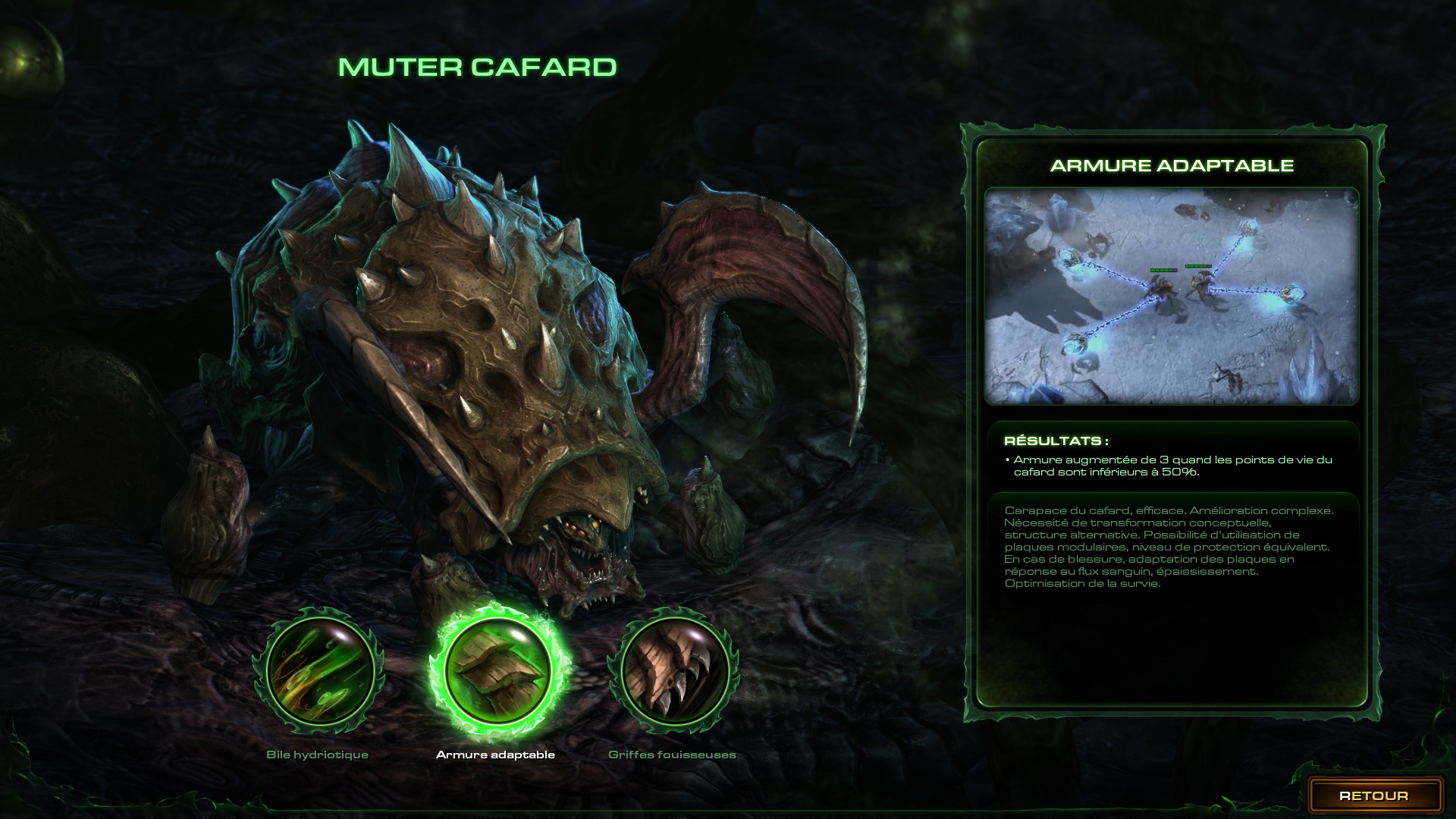This screenshot has height=819, width=1456.
Task: Select the Bile hydriotique mutation icon
Action: 318,673
